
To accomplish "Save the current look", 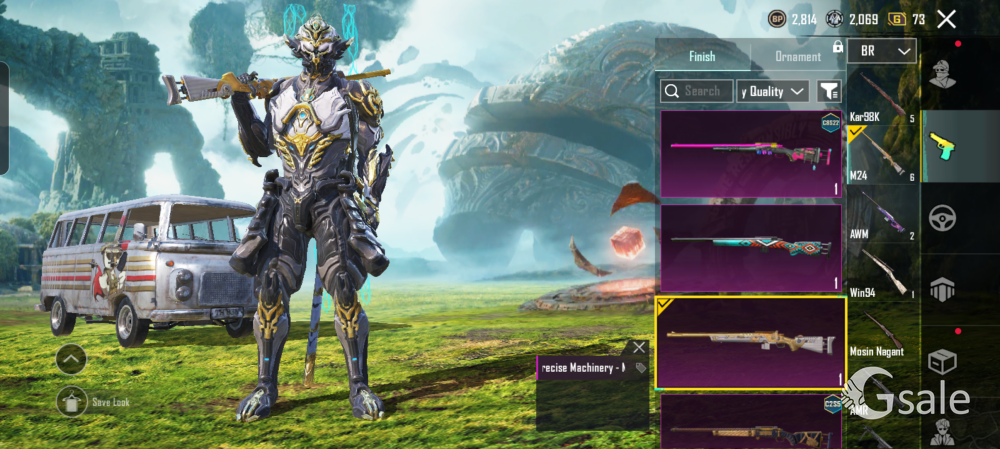I will point(71,402).
